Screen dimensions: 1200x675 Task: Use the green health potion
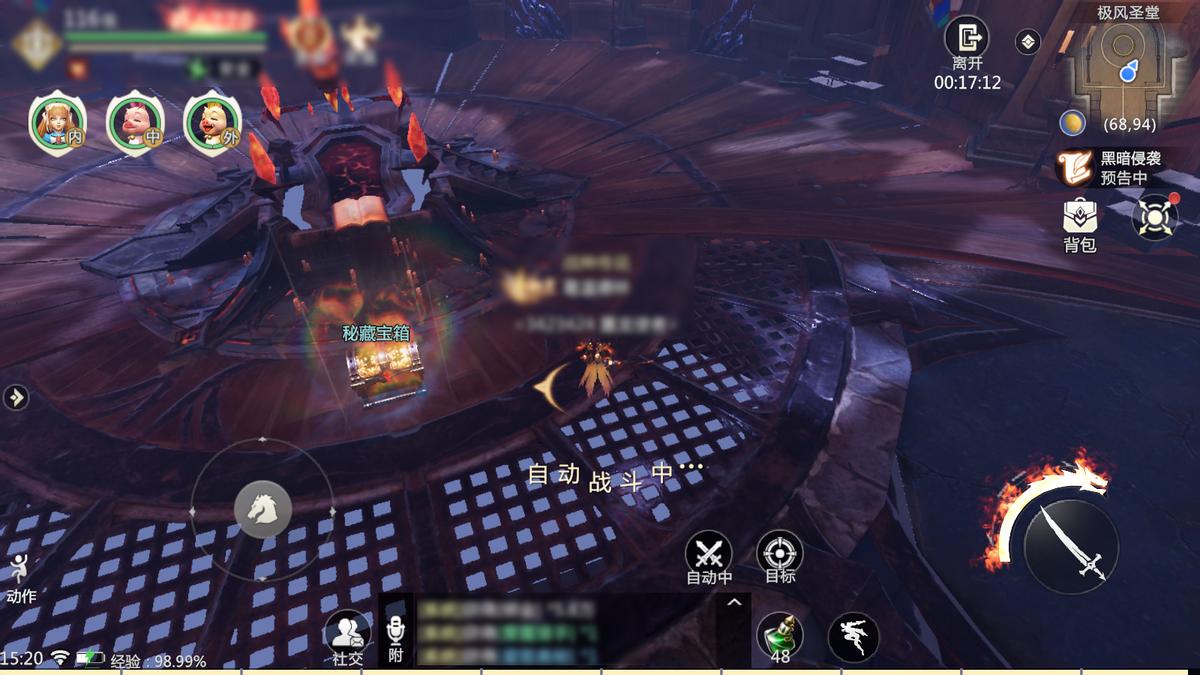tap(779, 634)
